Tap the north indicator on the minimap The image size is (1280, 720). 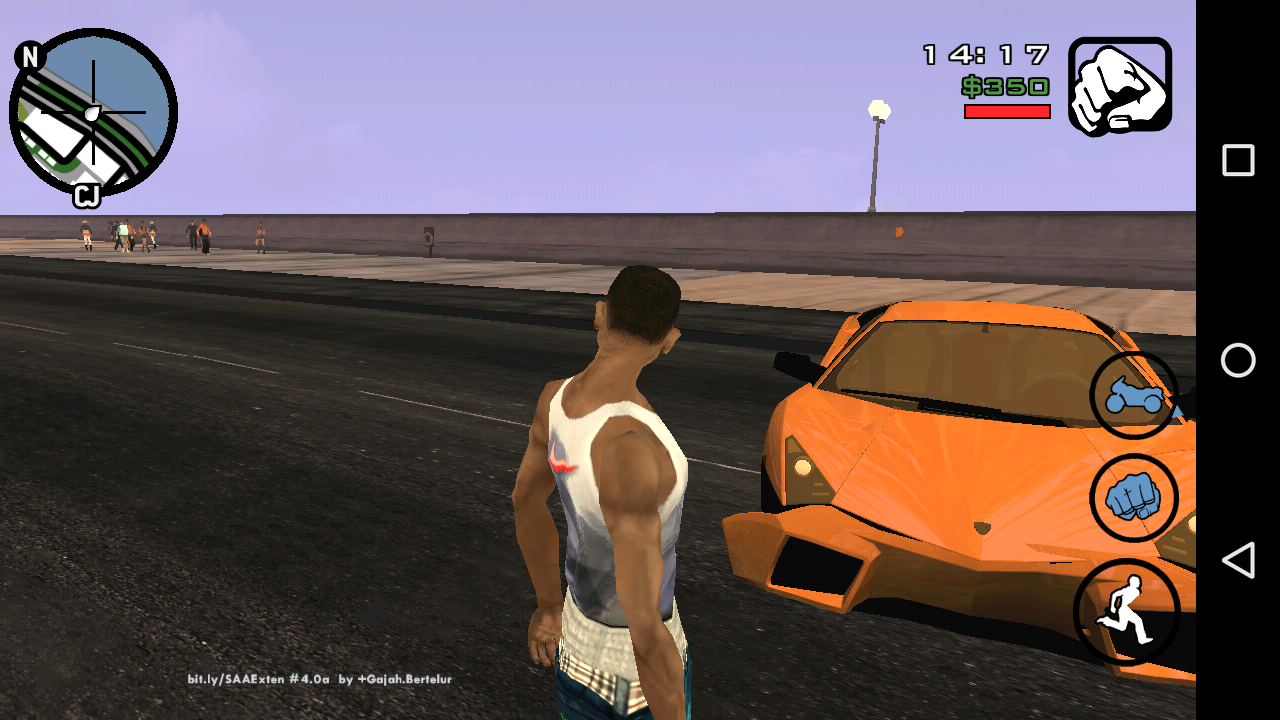[30, 55]
